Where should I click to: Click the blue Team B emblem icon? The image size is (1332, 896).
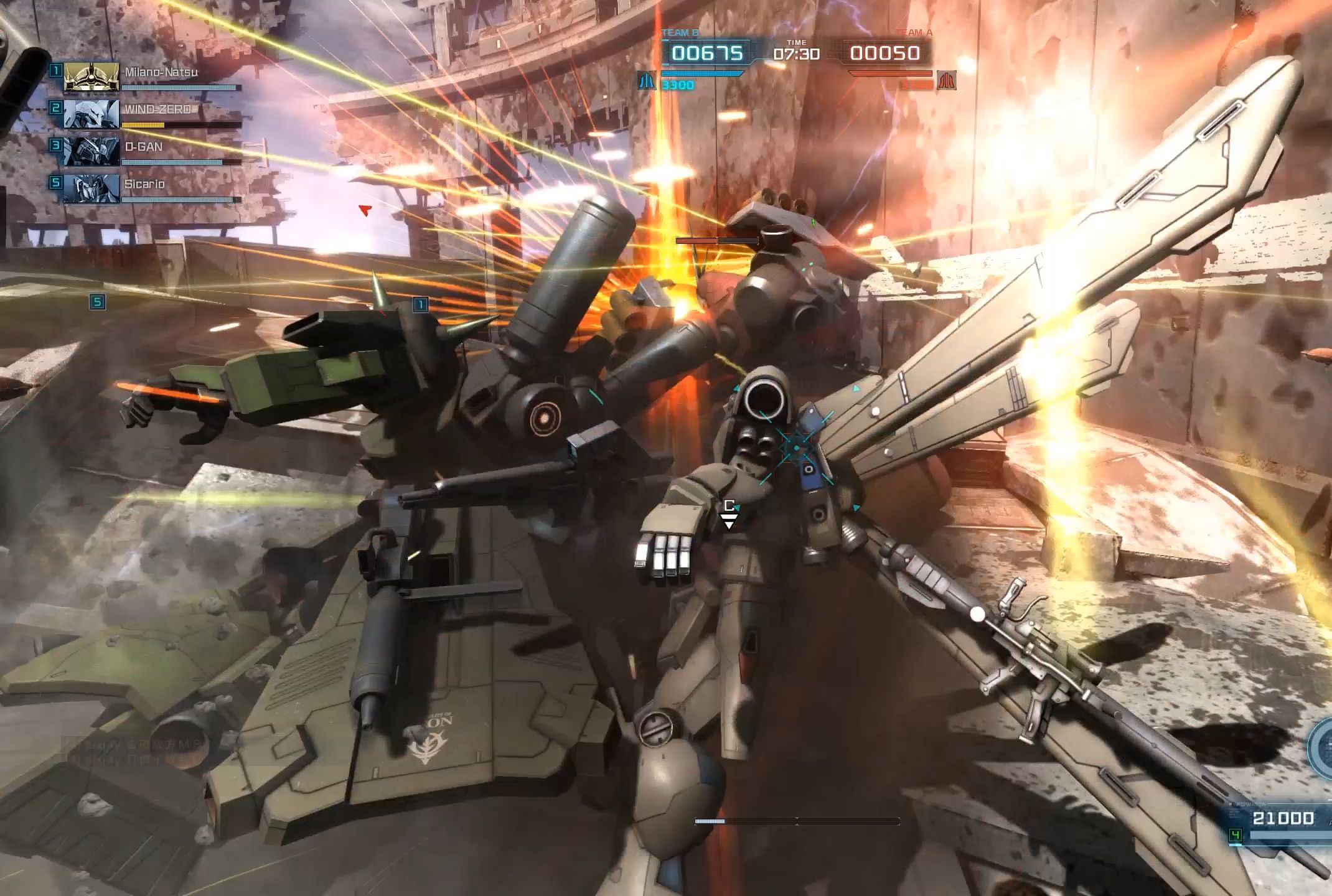coord(647,81)
